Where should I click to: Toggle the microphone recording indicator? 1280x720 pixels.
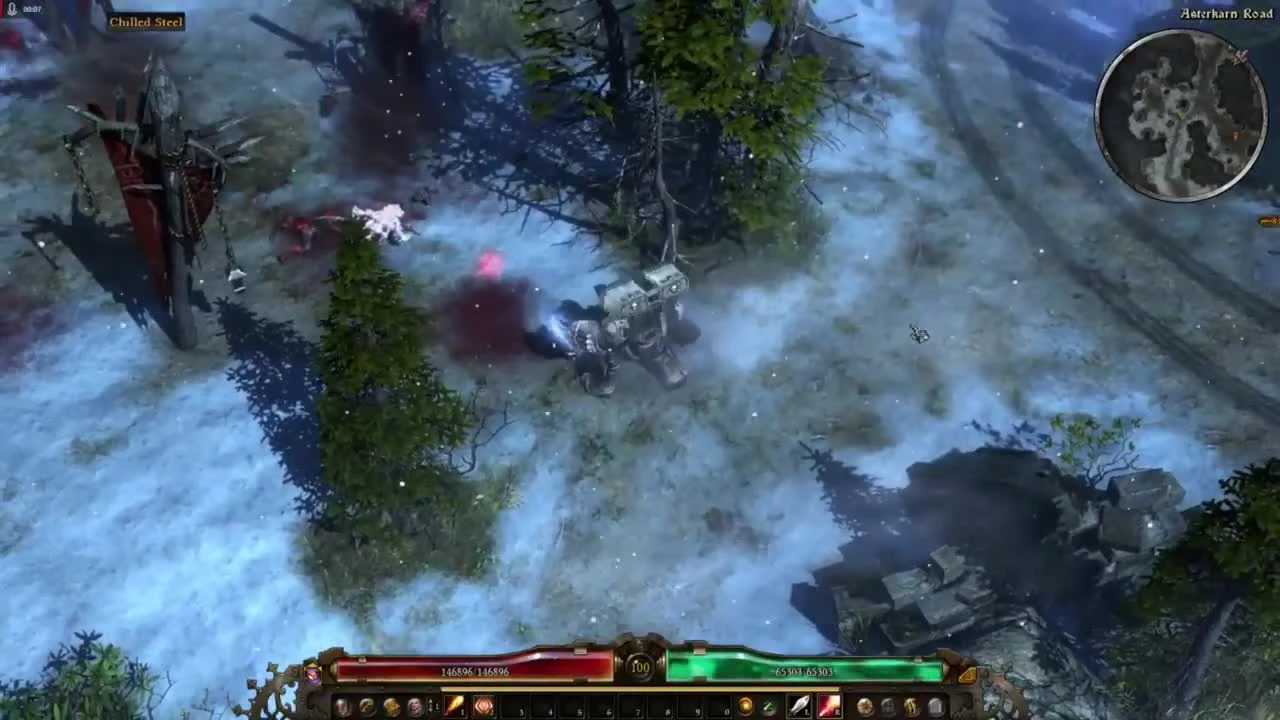(x=10, y=8)
